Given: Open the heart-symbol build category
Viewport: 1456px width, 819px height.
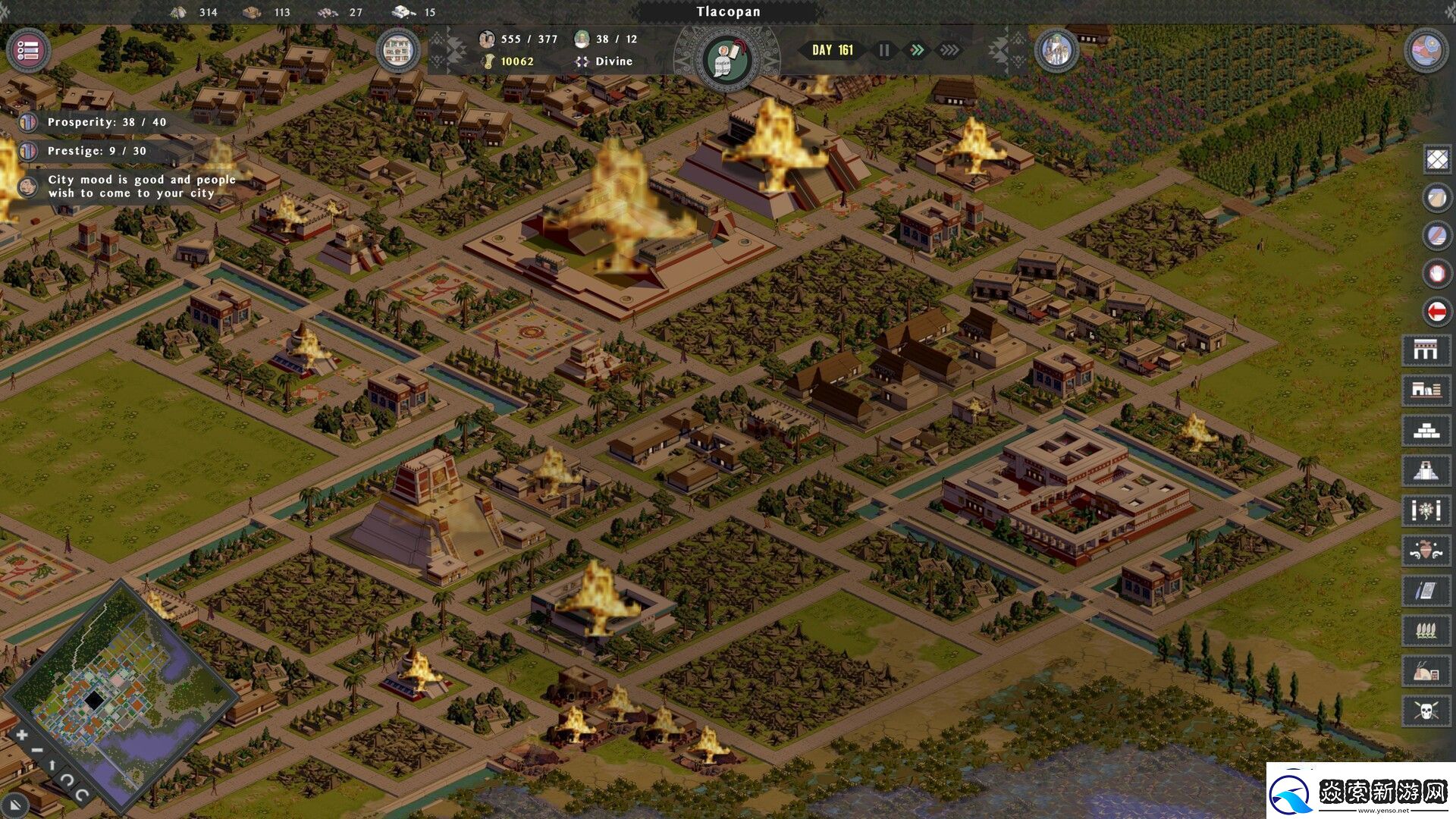Looking at the screenshot, I should click(x=1426, y=551).
